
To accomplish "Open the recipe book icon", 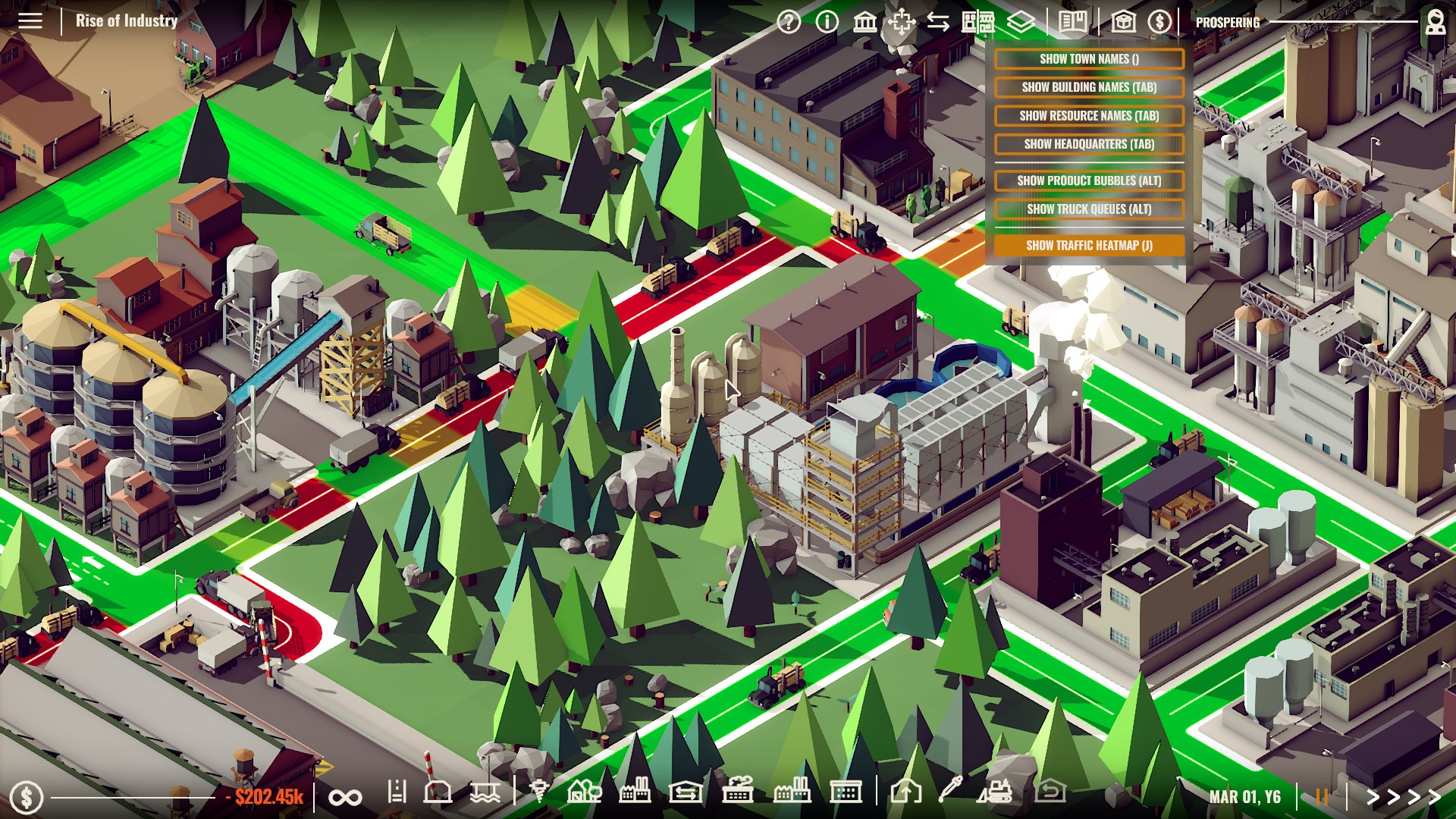I will (1071, 22).
